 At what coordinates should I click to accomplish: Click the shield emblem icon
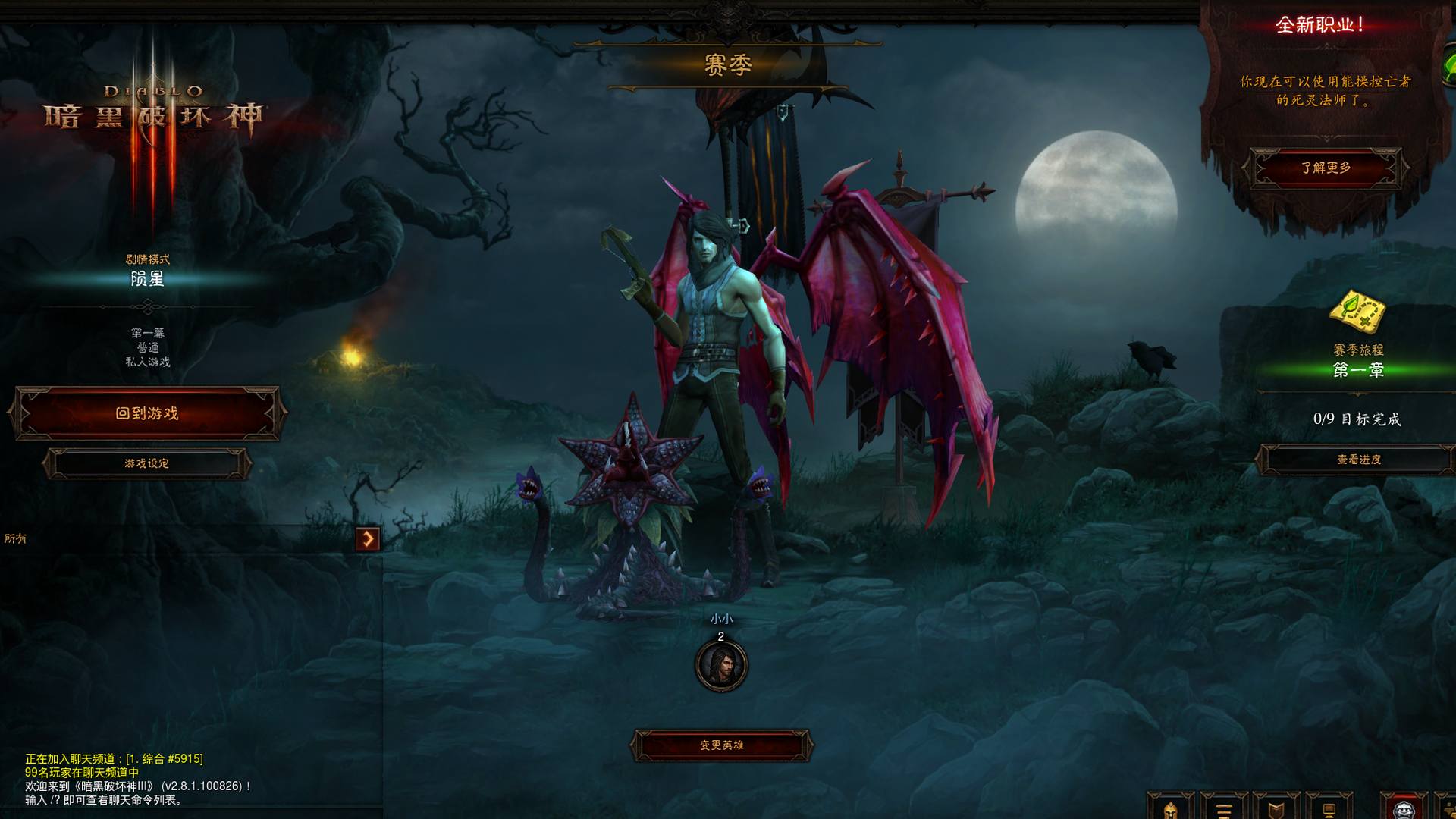(x=1276, y=808)
